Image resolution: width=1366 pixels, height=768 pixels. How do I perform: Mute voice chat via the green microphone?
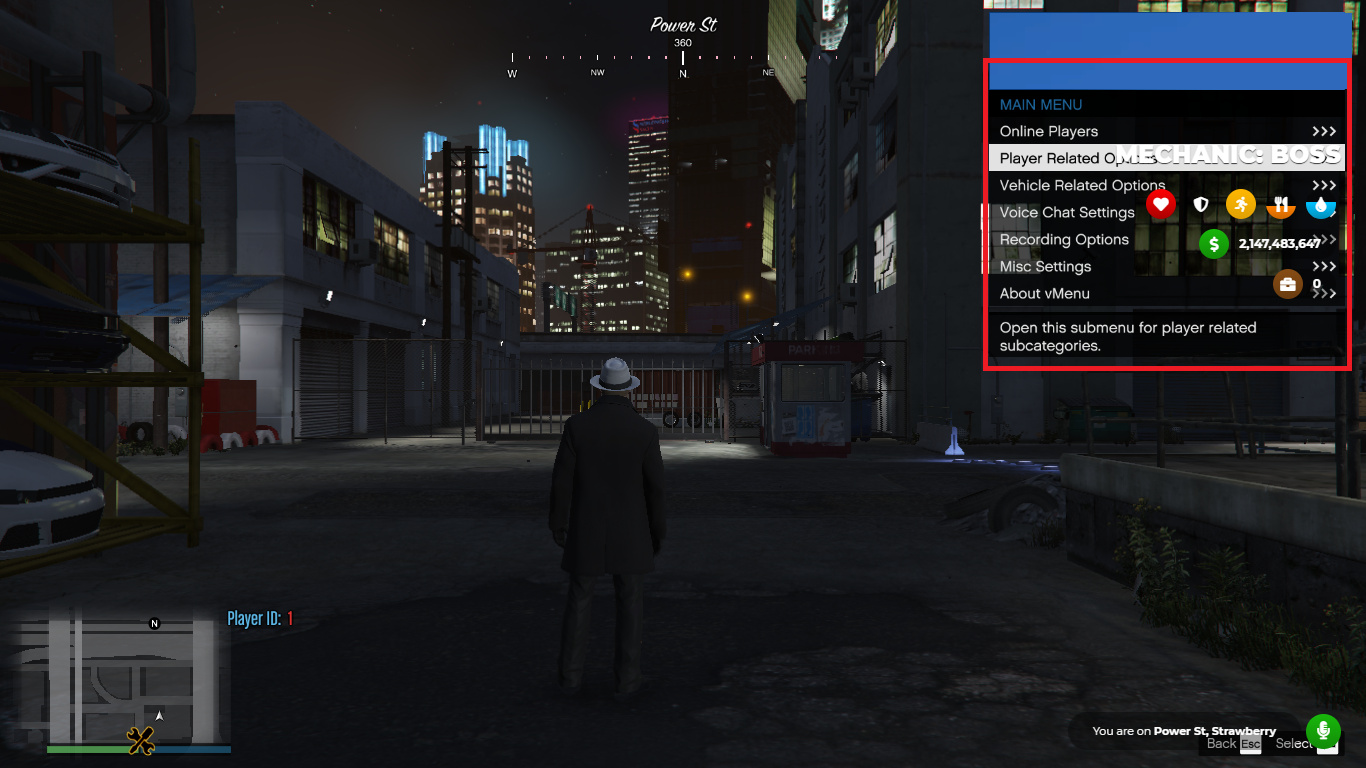[x=1322, y=731]
